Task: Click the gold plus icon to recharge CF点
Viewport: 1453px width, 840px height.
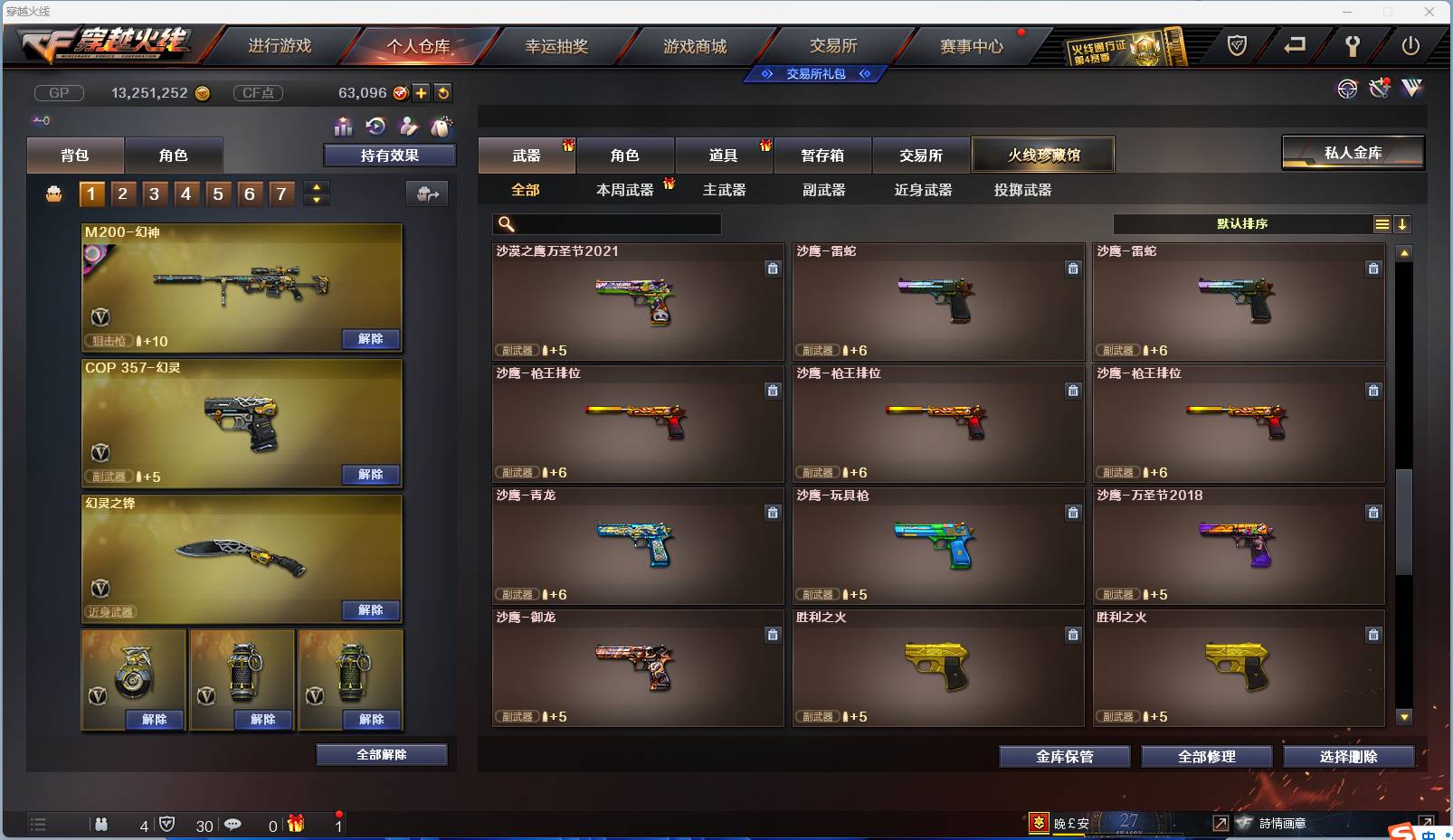Action: coord(422,92)
